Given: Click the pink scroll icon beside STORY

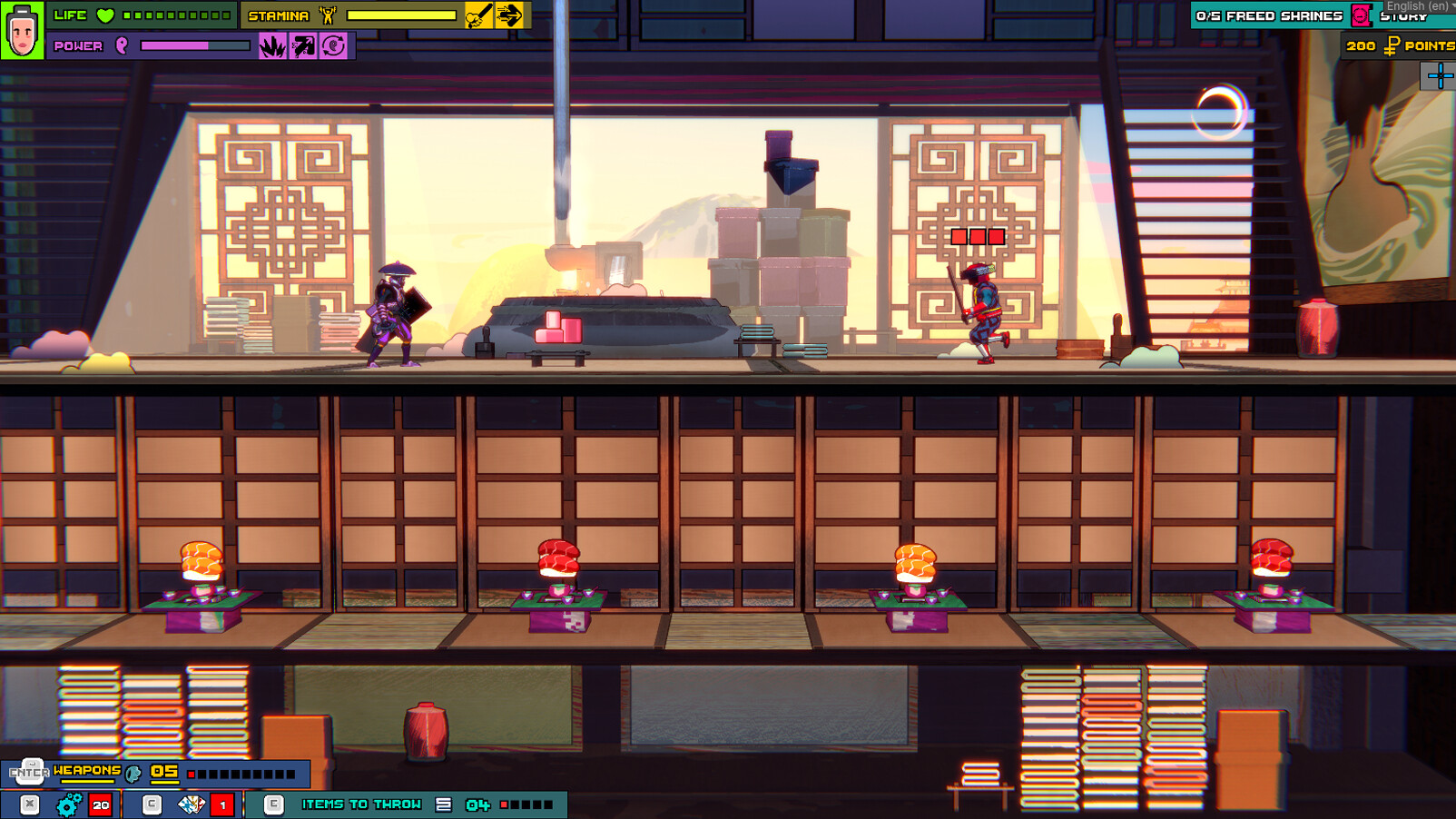Looking at the screenshot, I should pyautogui.click(x=1361, y=15).
